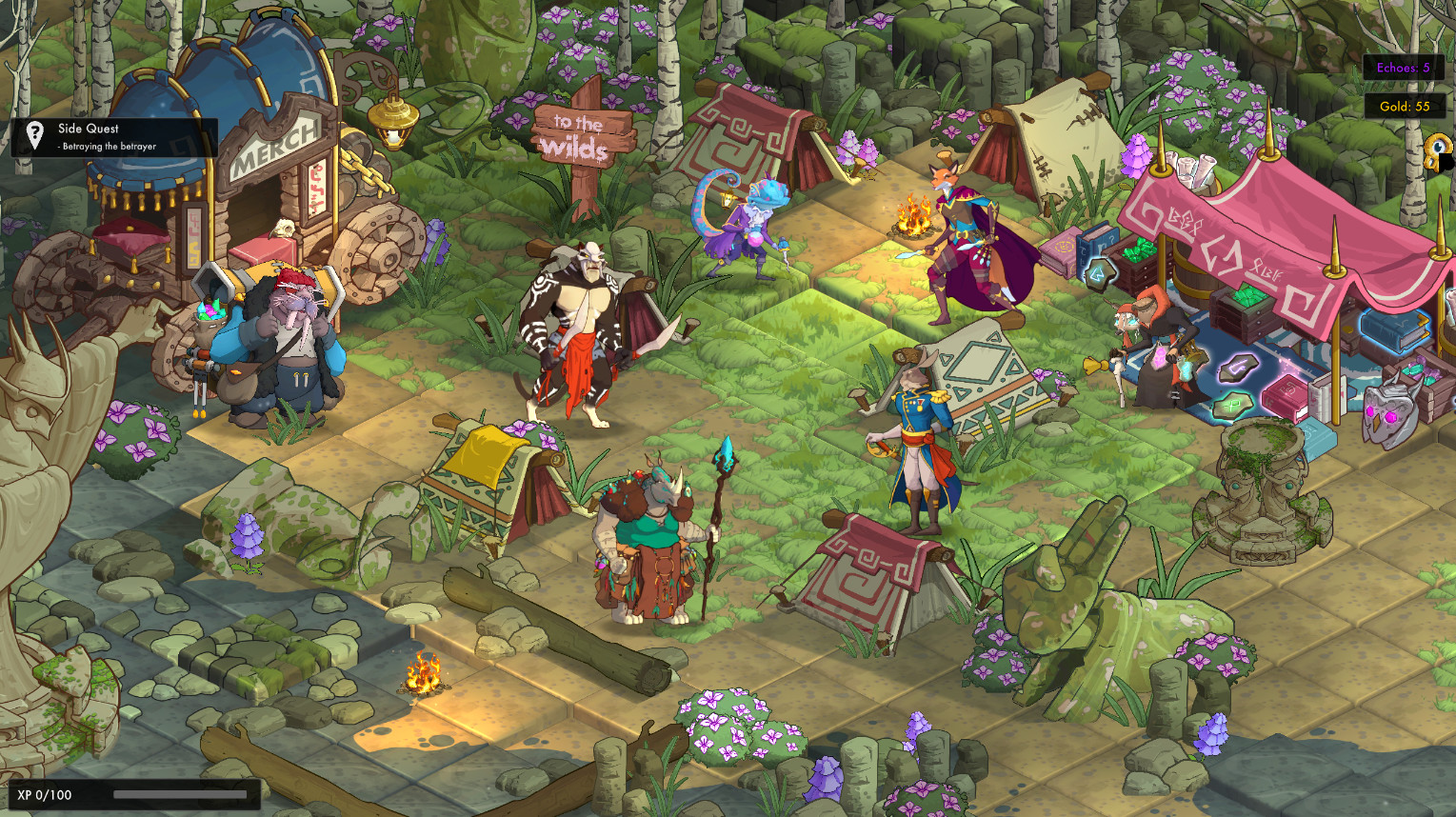Viewport: 1456px width, 817px height.
Task: Select the question mark quest marker icon
Action: (x=35, y=134)
